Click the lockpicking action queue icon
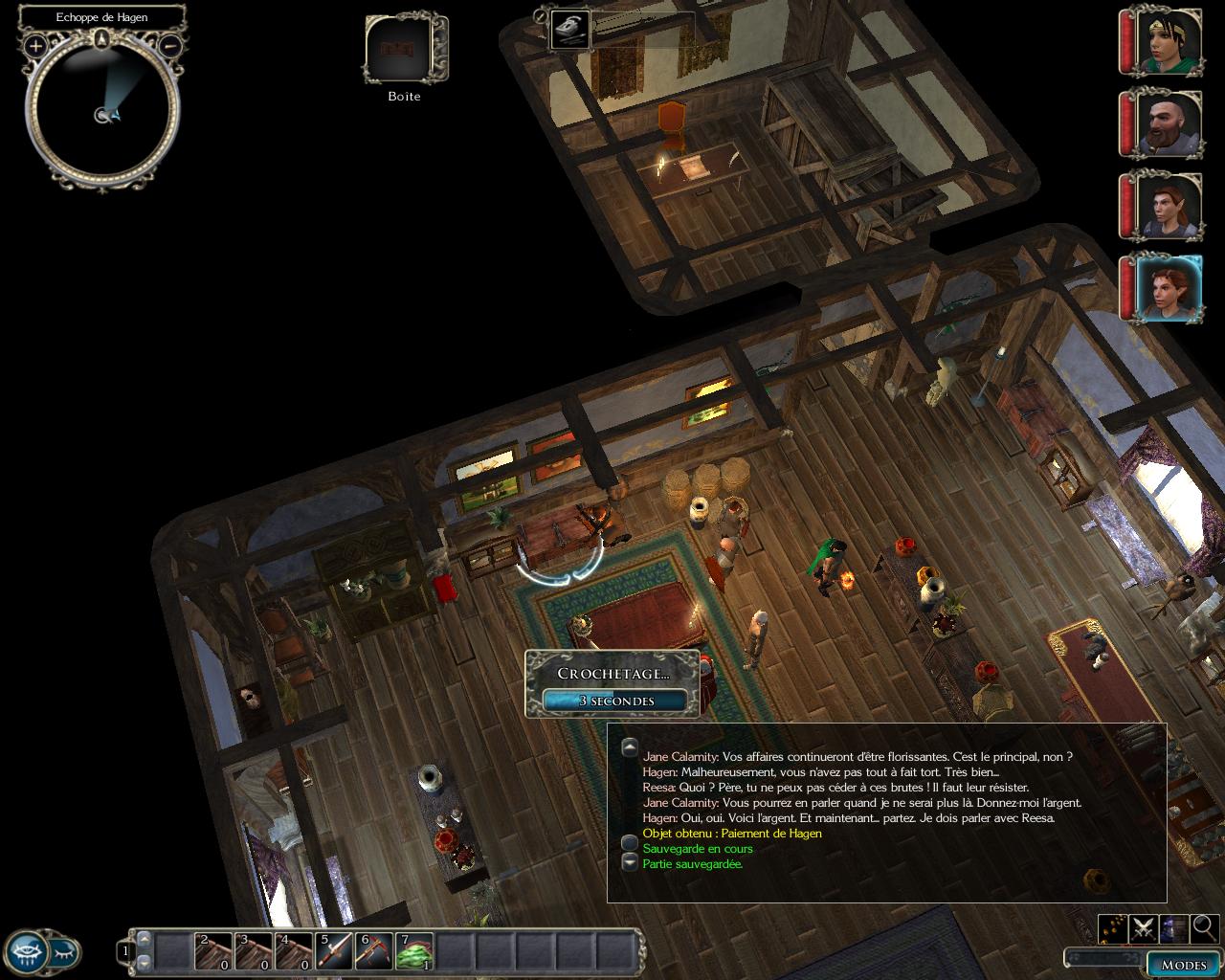This screenshot has height=980, width=1225. (x=570, y=30)
